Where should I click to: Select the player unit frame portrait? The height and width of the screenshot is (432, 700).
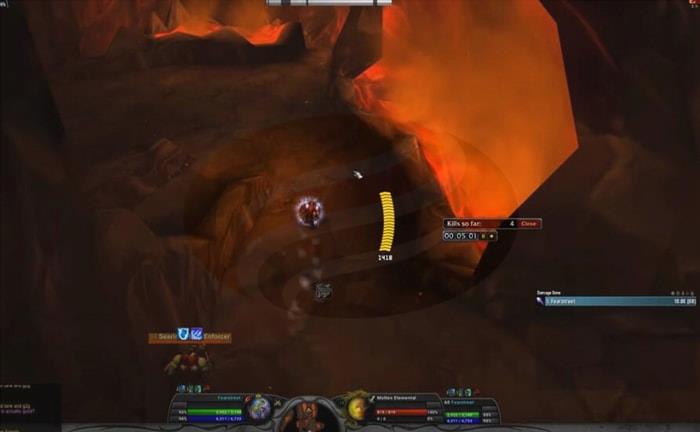(x=260, y=407)
